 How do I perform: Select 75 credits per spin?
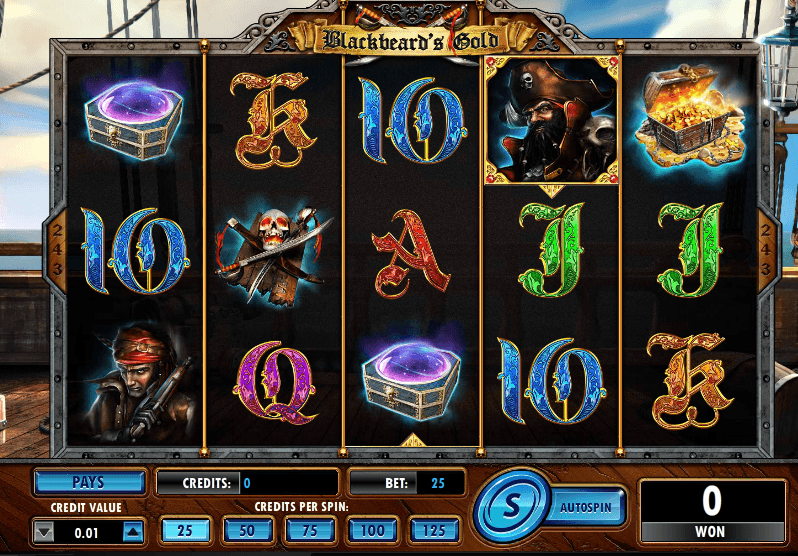[x=310, y=529]
